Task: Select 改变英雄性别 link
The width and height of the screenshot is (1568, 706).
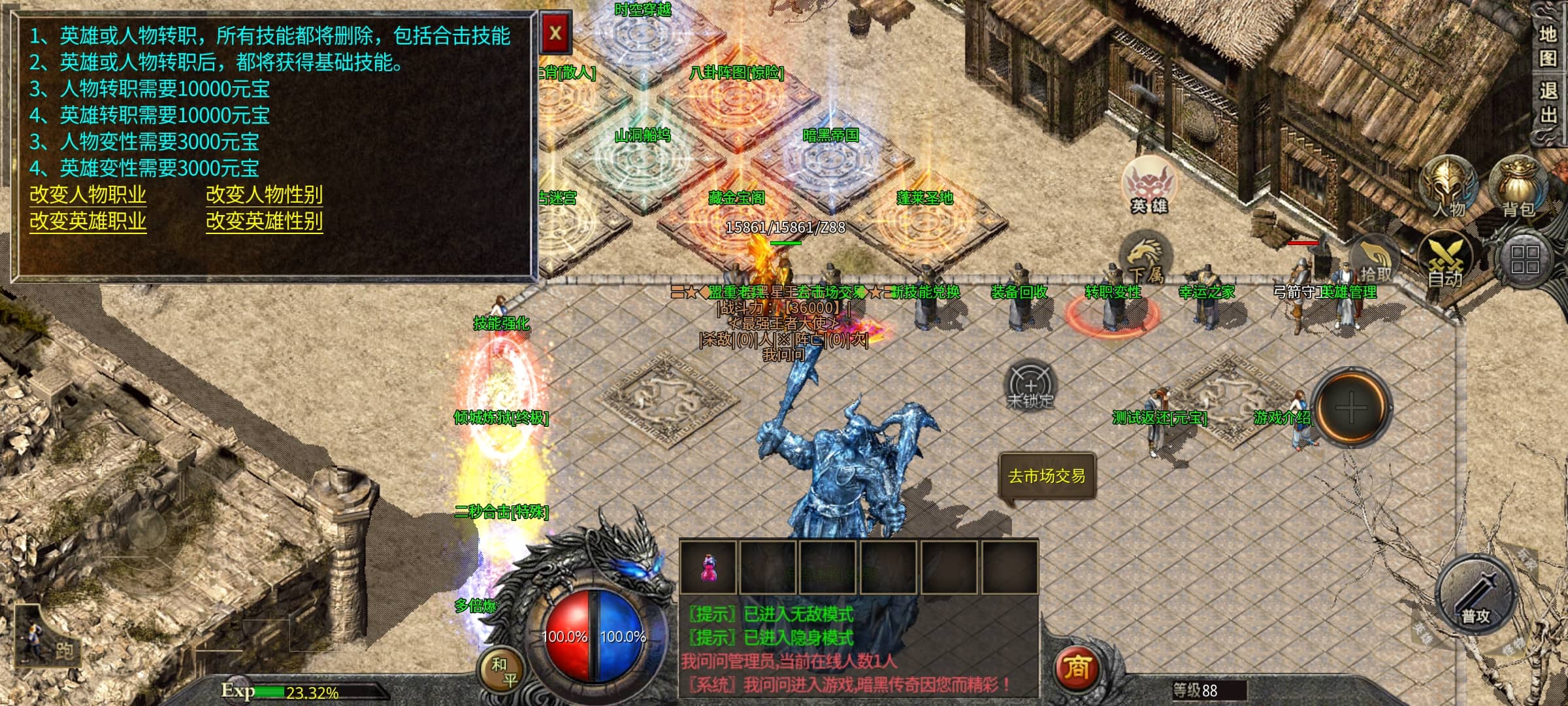Action: (x=264, y=221)
